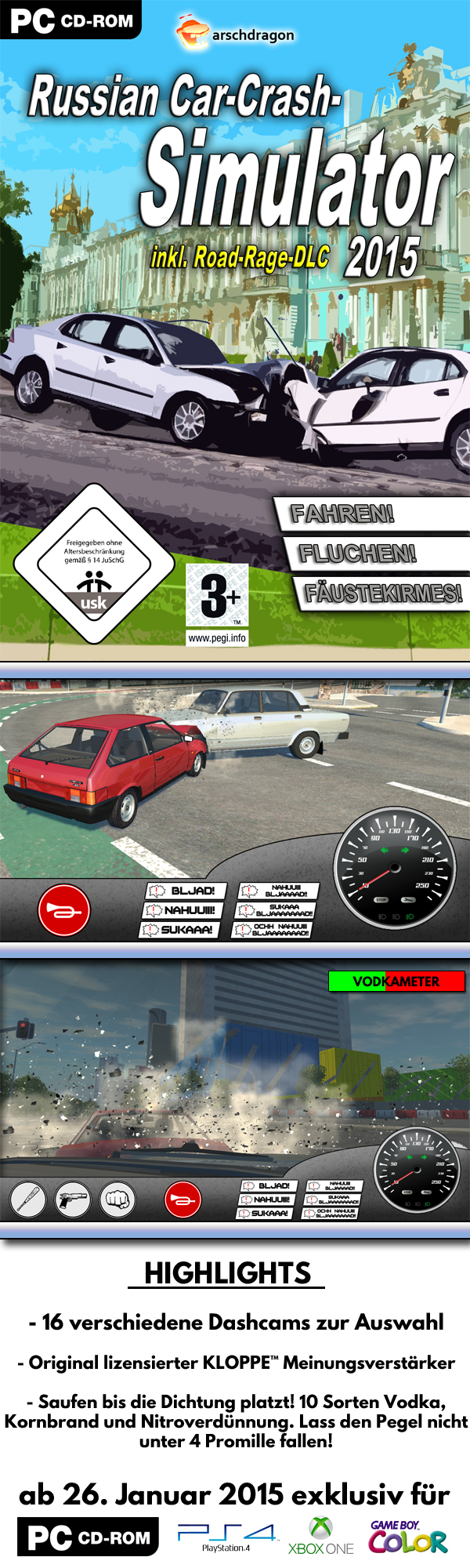Viewport: 470px width, 1568px height.
Task: Sound the horn in the red car screenshot
Action: [x=64, y=910]
